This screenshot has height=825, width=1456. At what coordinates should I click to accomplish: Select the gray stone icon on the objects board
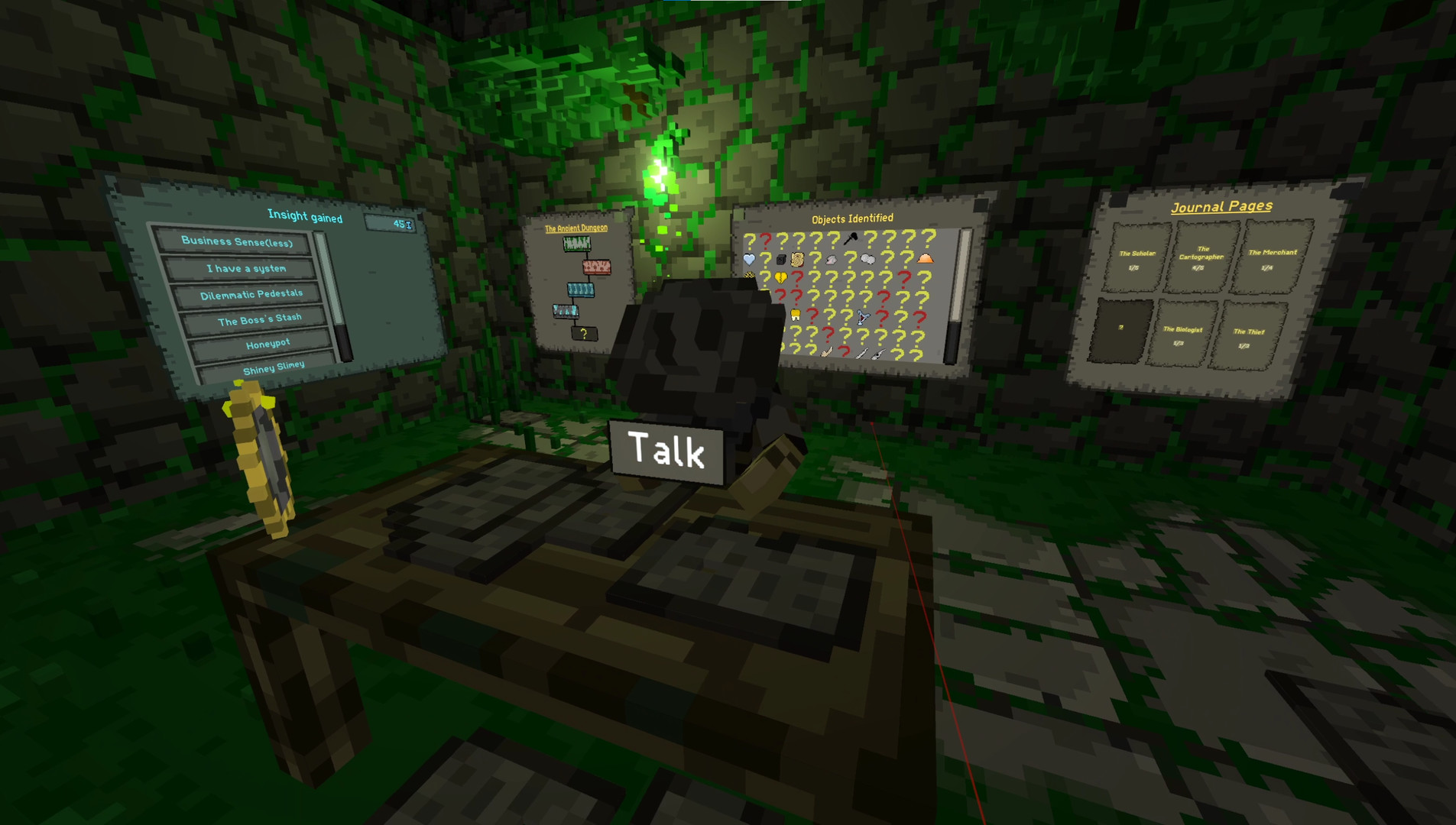[832, 259]
